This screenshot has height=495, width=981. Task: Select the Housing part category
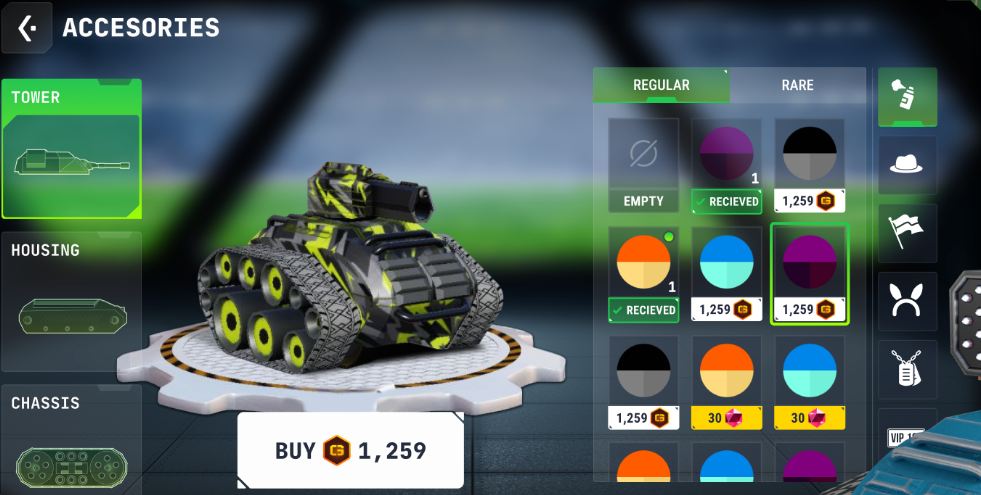pyautogui.click(x=71, y=301)
